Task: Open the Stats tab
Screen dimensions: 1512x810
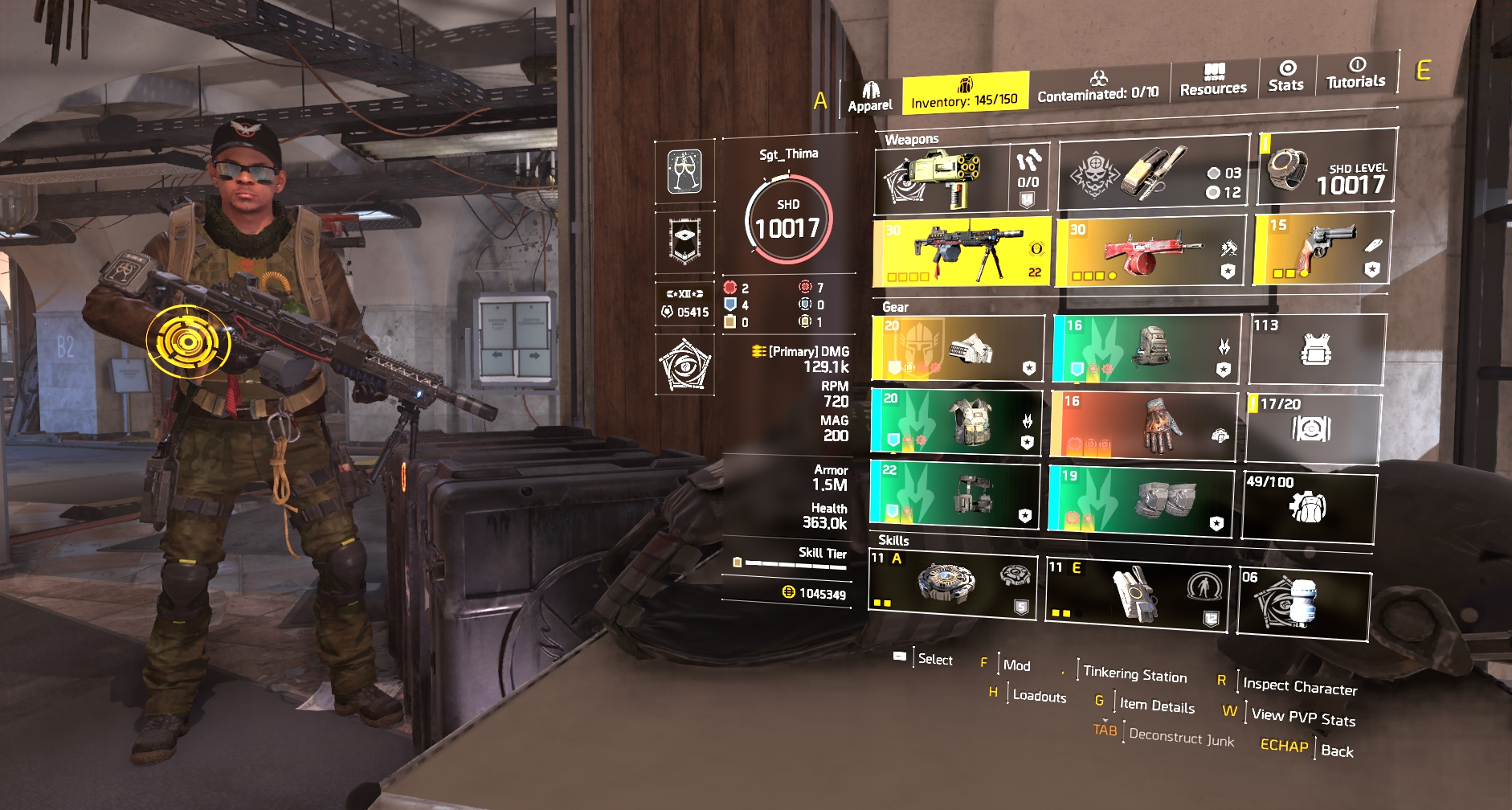Action: [x=1285, y=76]
